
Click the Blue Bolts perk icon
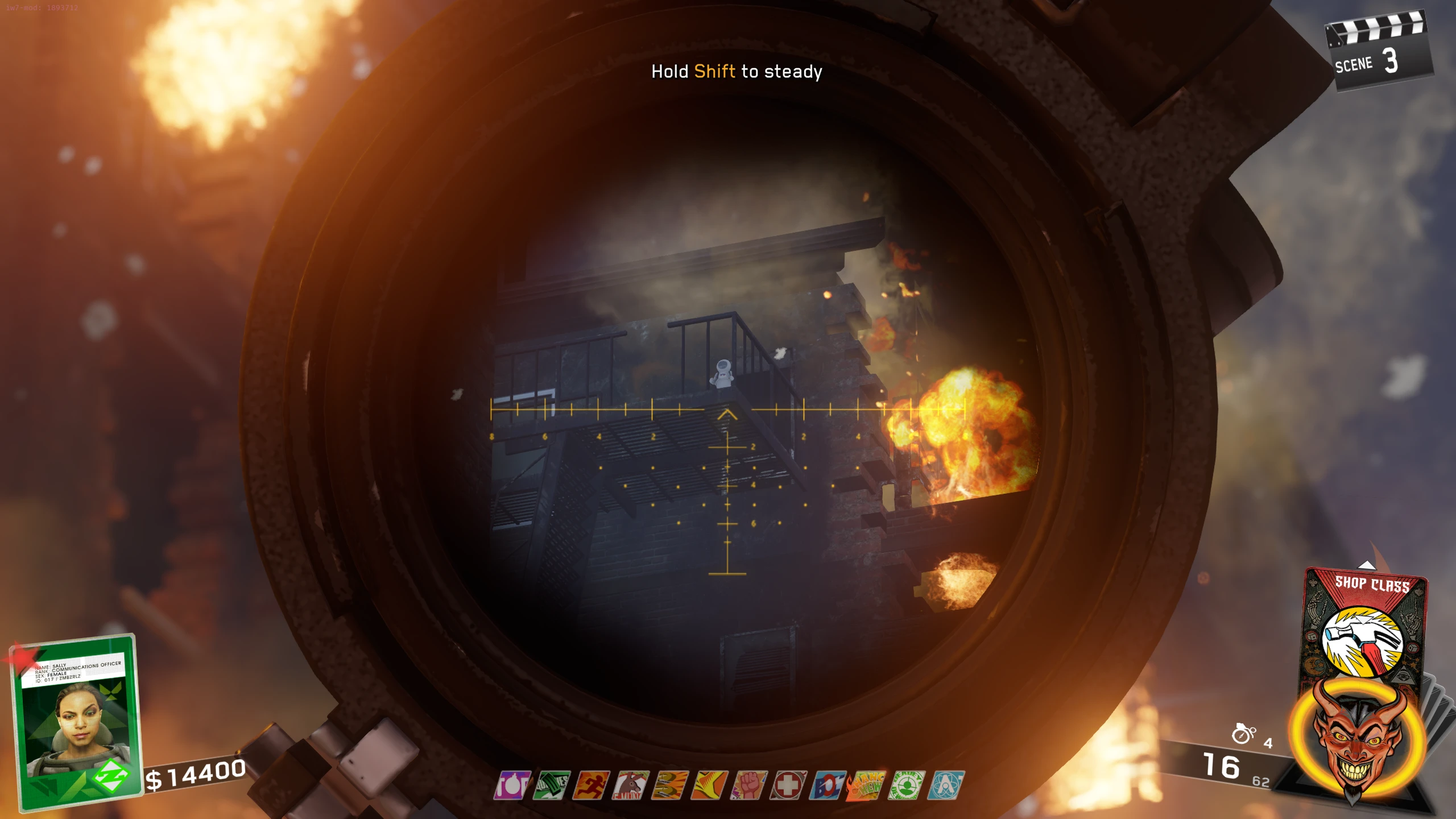pos(828,785)
